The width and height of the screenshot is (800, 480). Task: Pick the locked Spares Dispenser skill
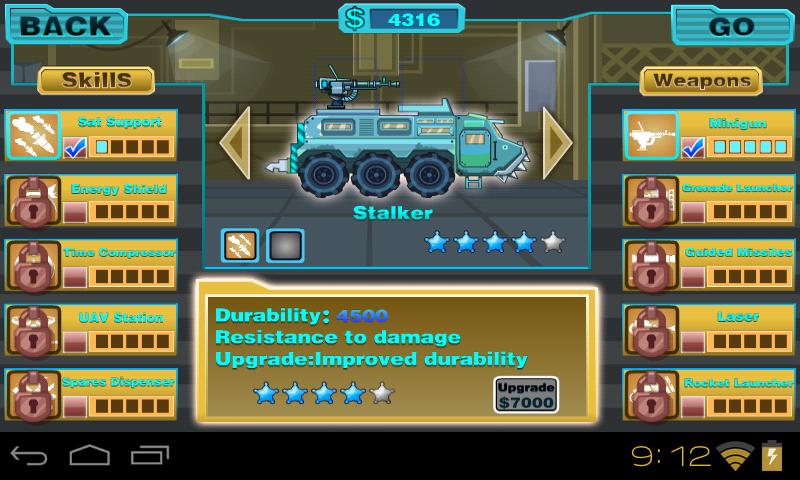[33, 394]
